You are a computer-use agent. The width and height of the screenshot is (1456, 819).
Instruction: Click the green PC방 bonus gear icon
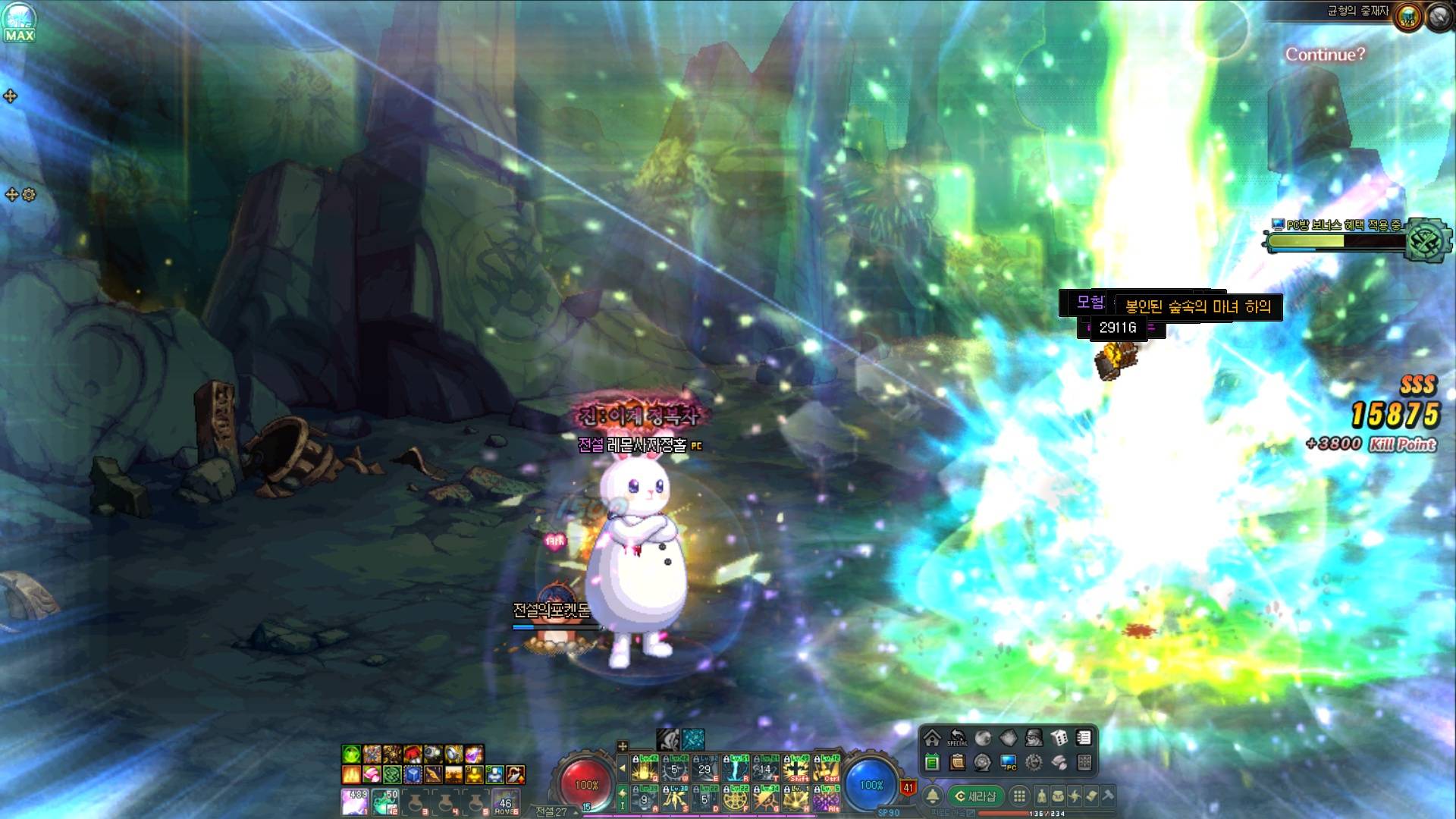click(1428, 241)
